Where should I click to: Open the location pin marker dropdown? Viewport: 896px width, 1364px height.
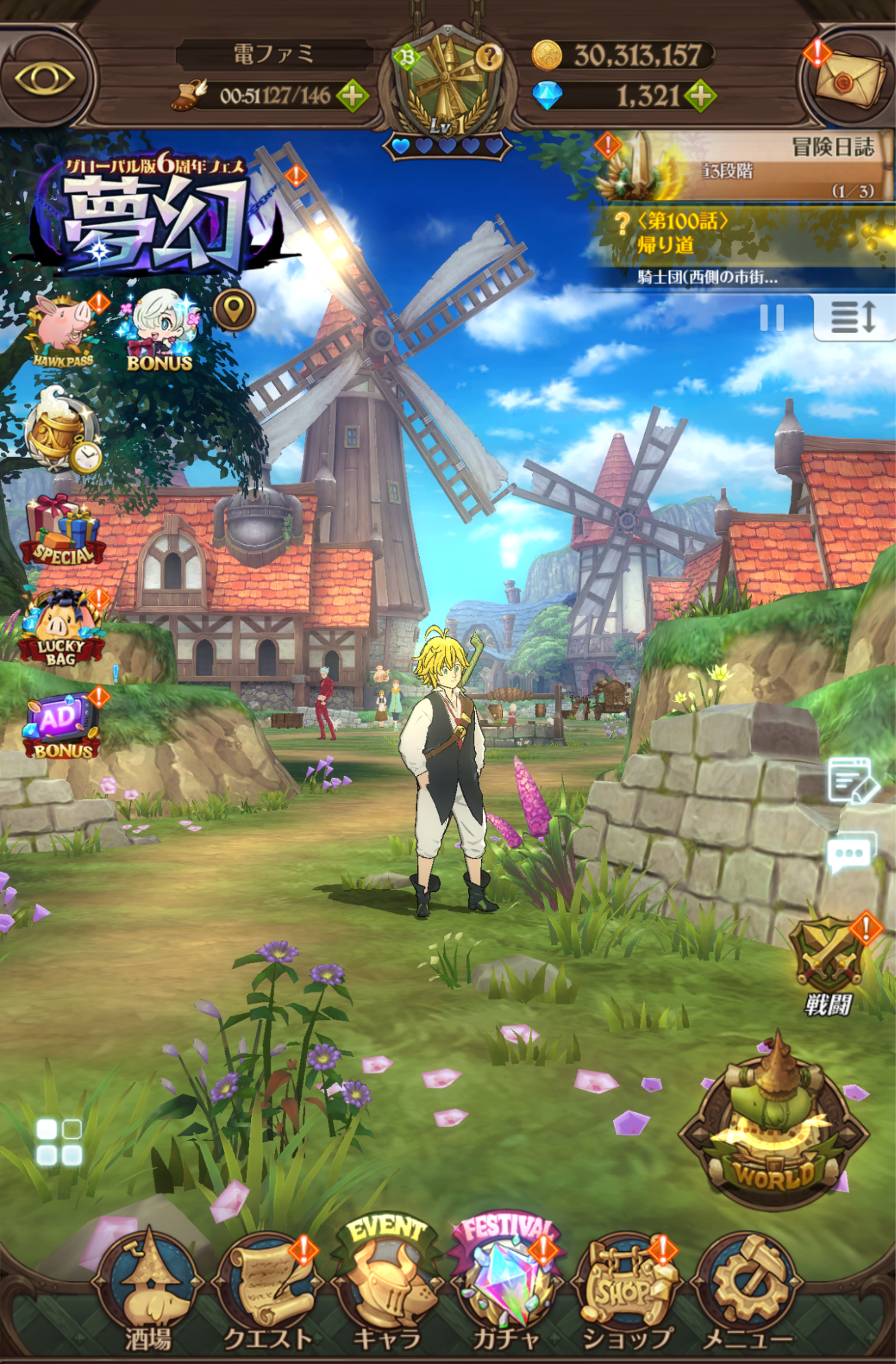(x=232, y=311)
